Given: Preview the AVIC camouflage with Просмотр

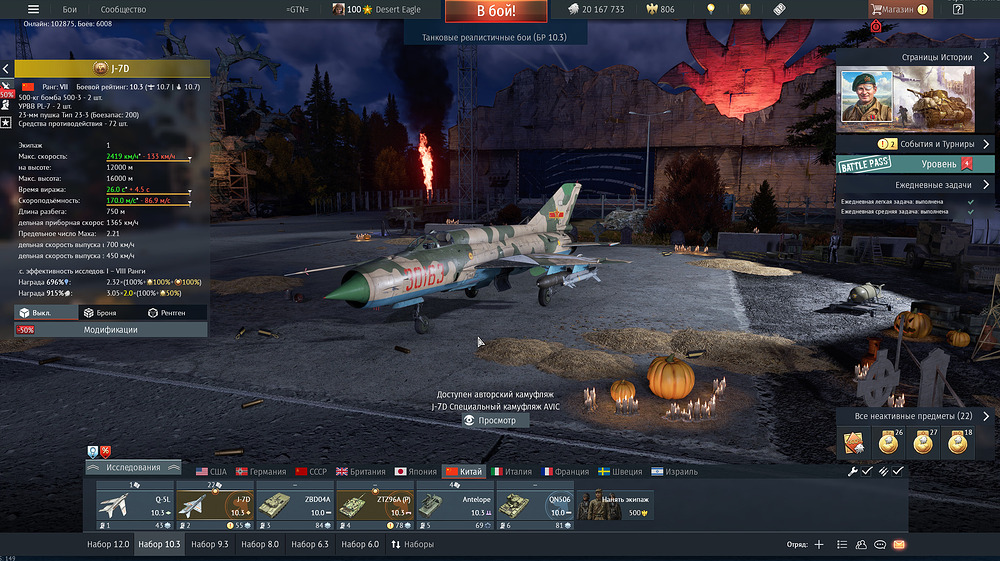Looking at the screenshot, I should click(490, 421).
